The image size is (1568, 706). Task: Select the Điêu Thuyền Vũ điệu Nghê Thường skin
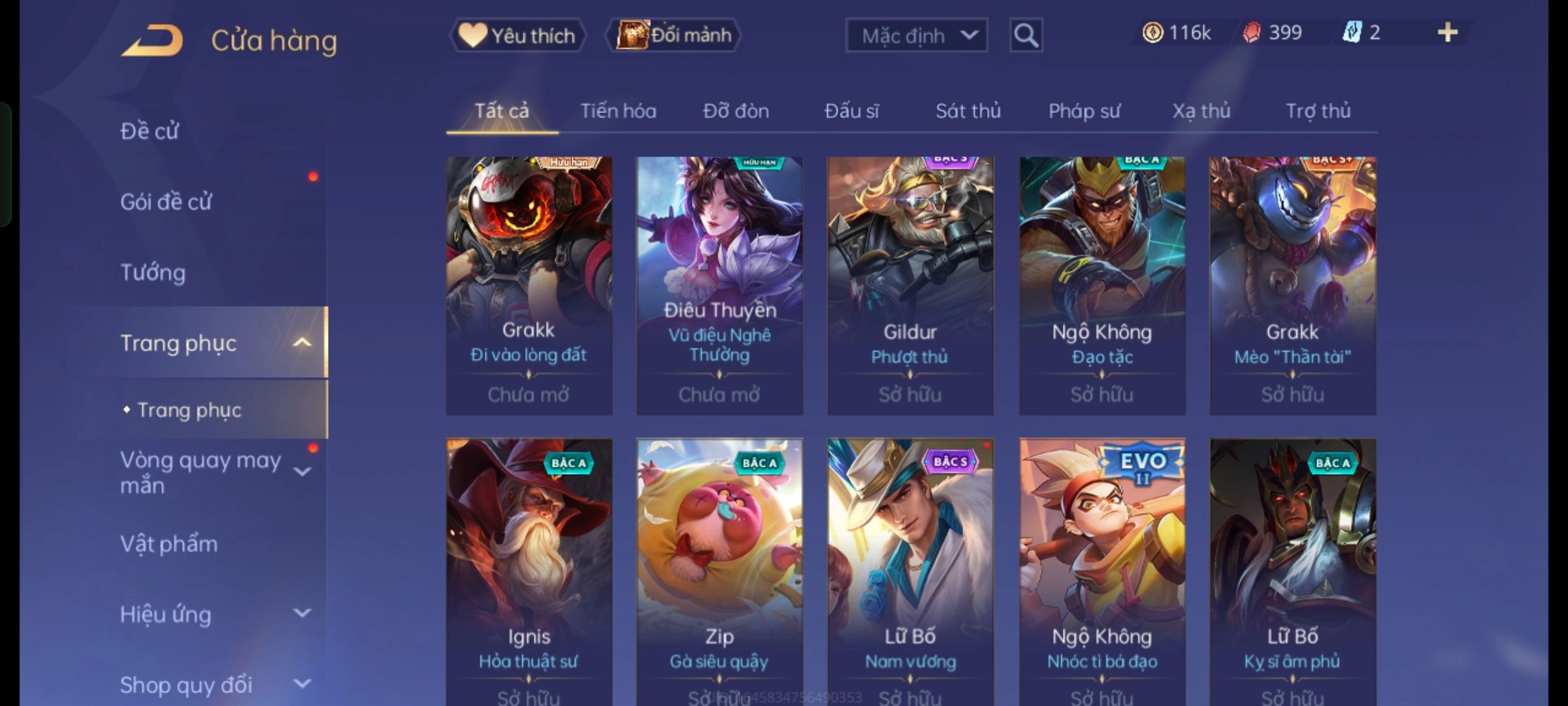[x=719, y=285]
